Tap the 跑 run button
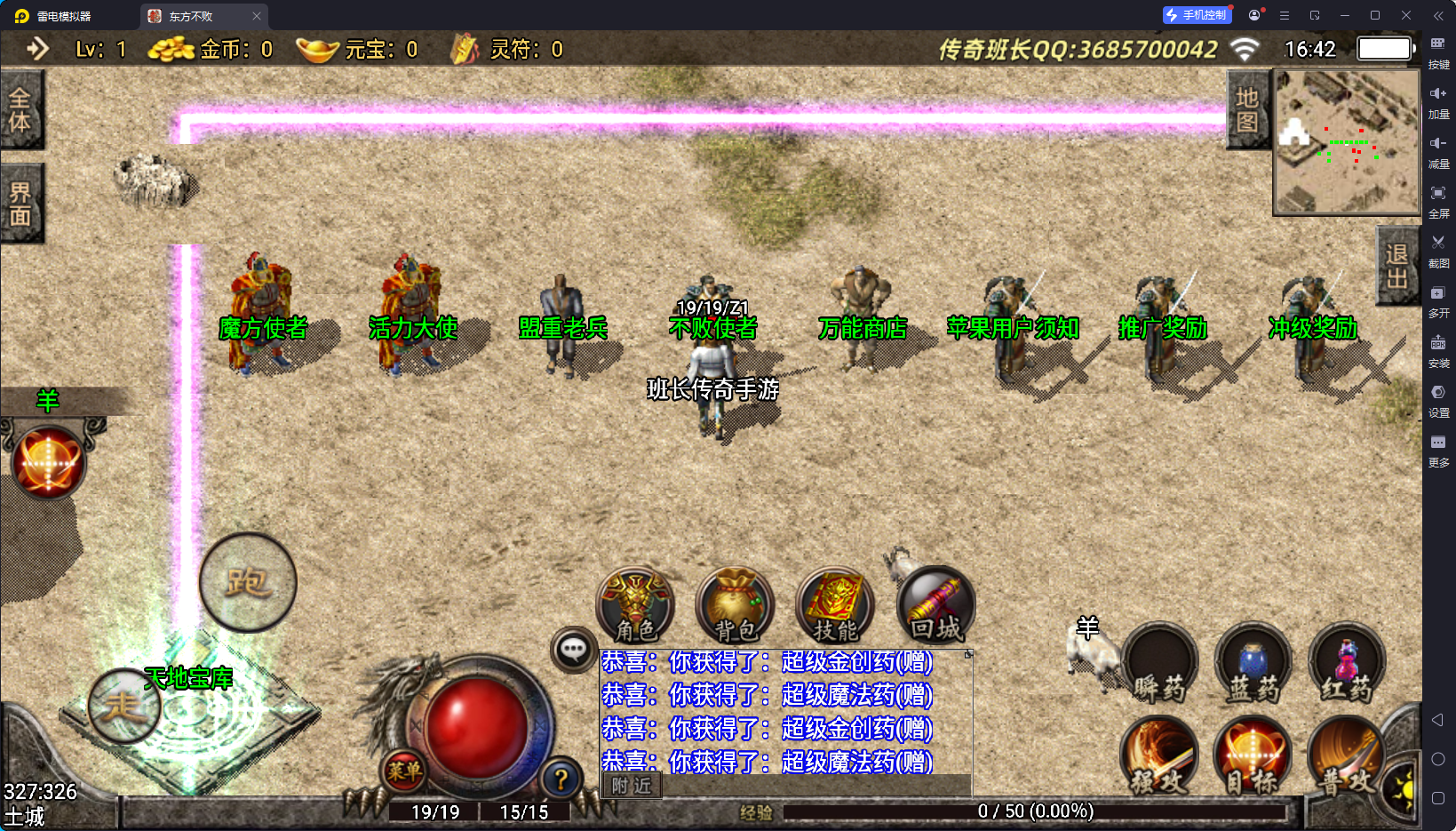This screenshot has width=1456, height=831. coord(248,582)
